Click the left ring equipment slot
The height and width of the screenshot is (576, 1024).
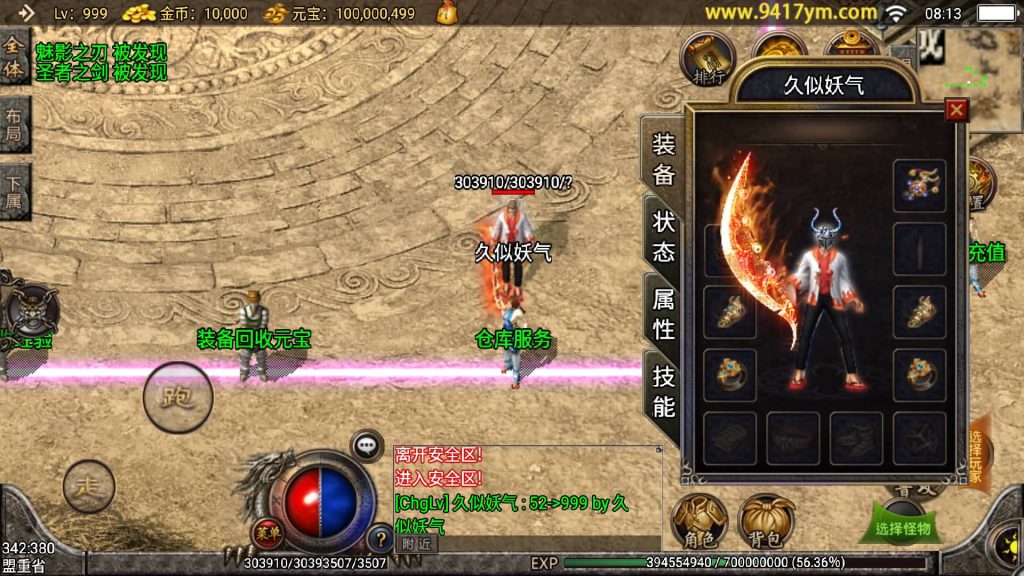[x=730, y=375]
